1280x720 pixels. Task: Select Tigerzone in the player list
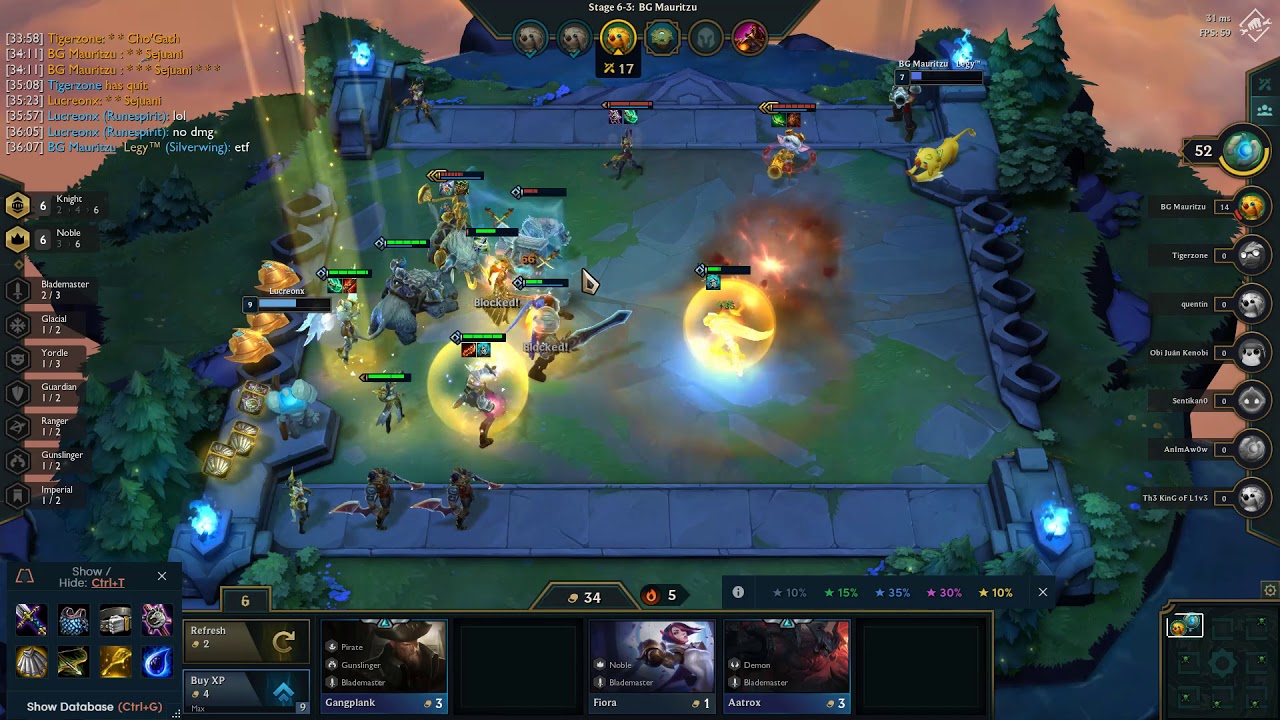click(1204, 256)
